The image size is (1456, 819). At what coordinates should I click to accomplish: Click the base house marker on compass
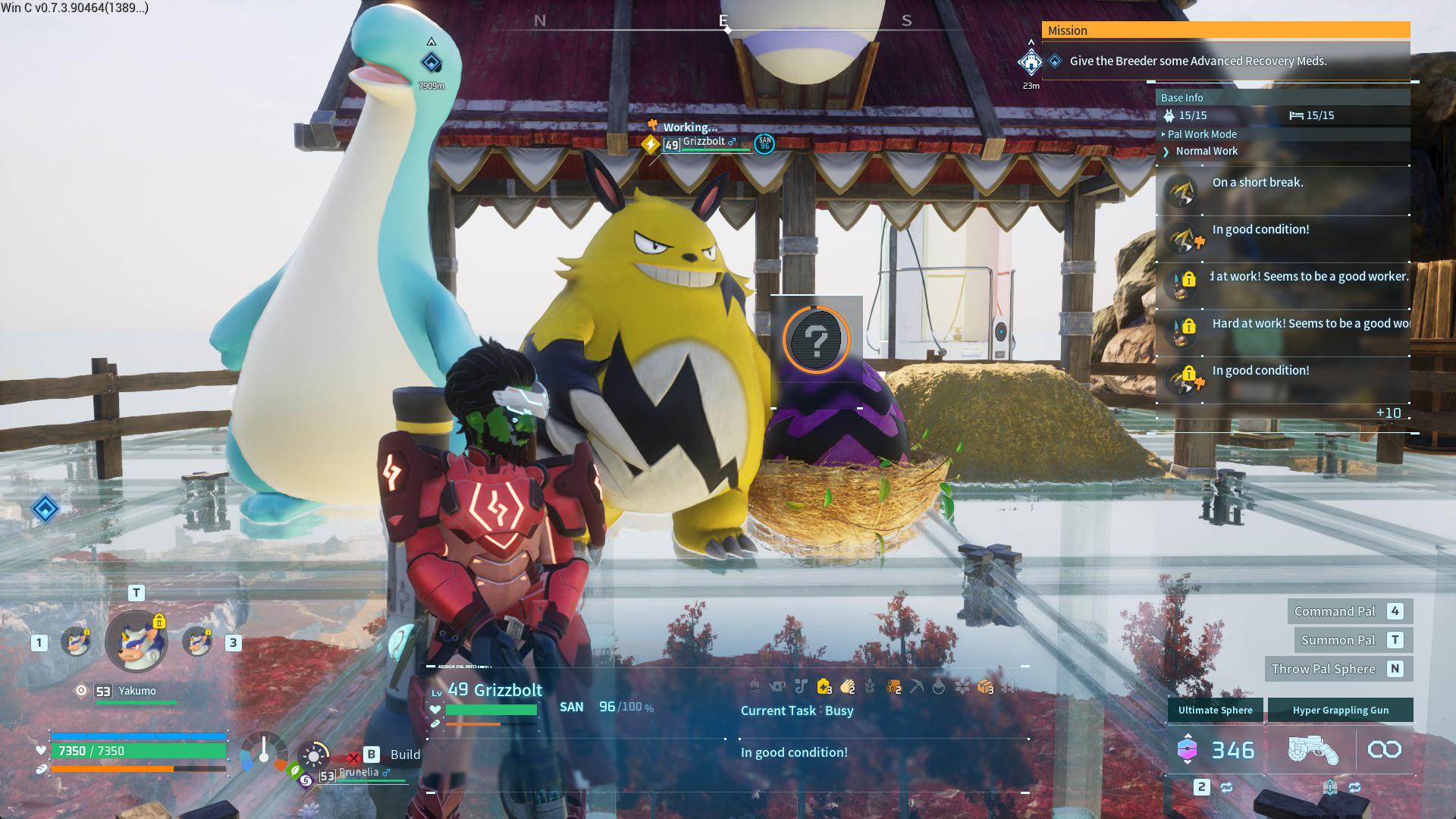(x=1031, y=61)
